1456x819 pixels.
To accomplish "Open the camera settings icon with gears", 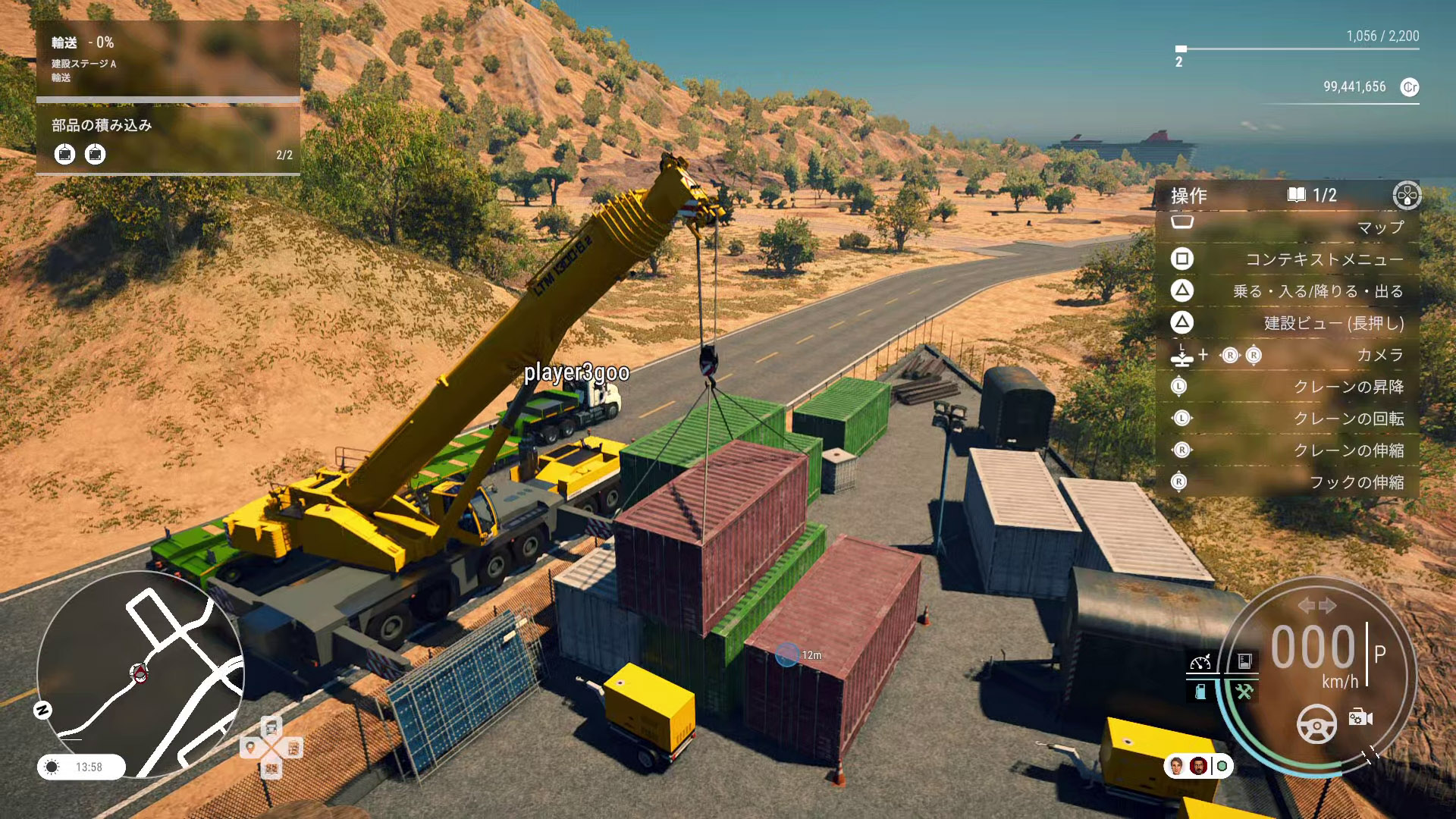I will (x=1360, y=717).
